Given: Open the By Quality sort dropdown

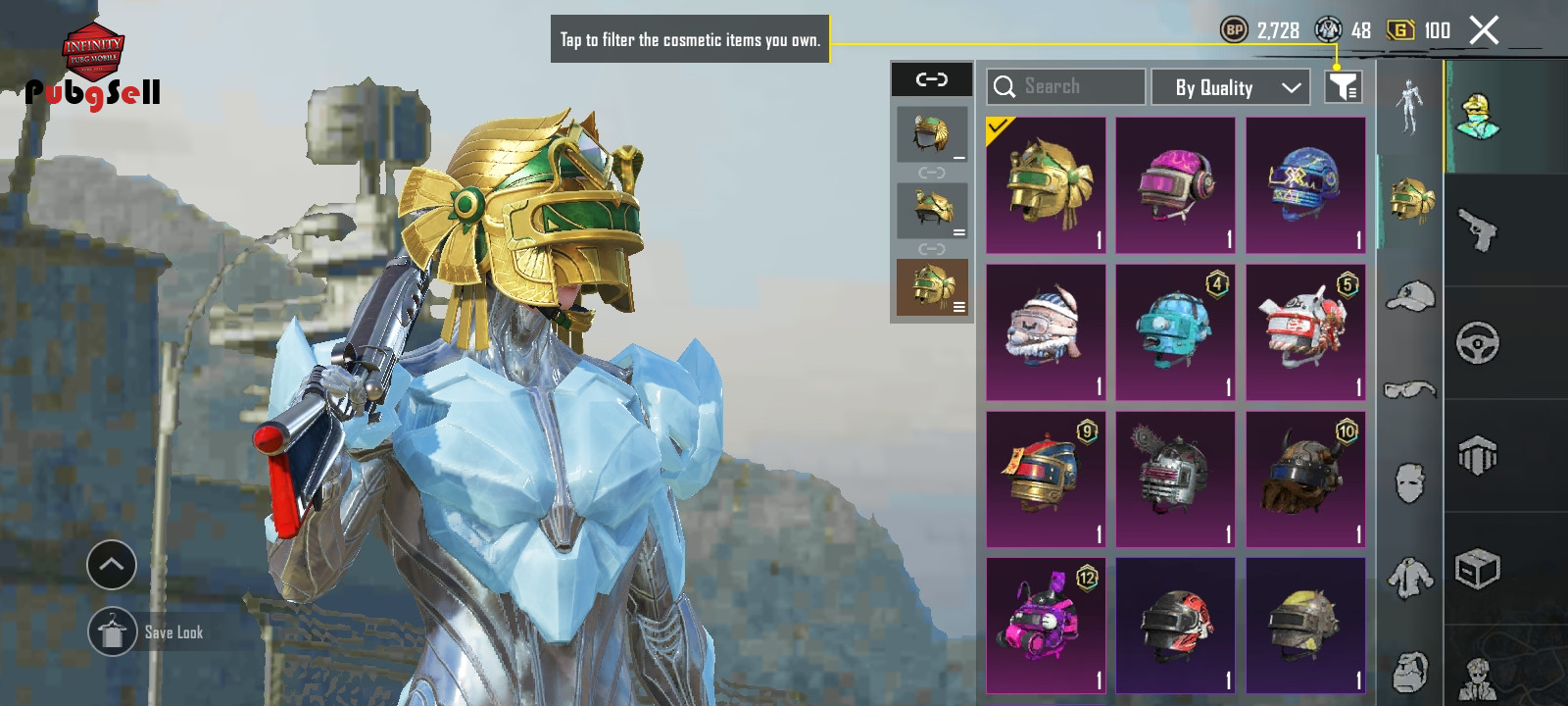Looking at the screenshot, I should click(x=1230, y=87).
